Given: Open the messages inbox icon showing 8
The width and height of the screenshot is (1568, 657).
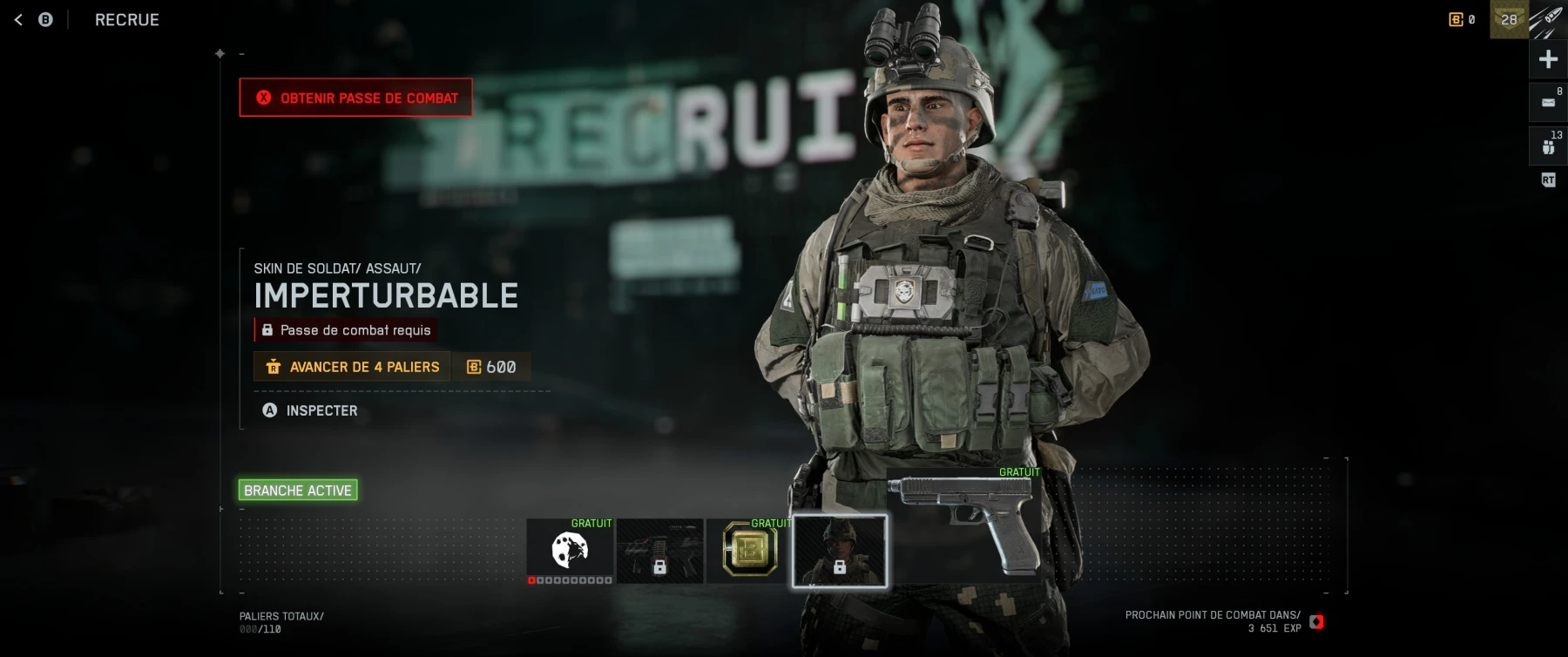Looking at the screenshot, I should 1547,101.
